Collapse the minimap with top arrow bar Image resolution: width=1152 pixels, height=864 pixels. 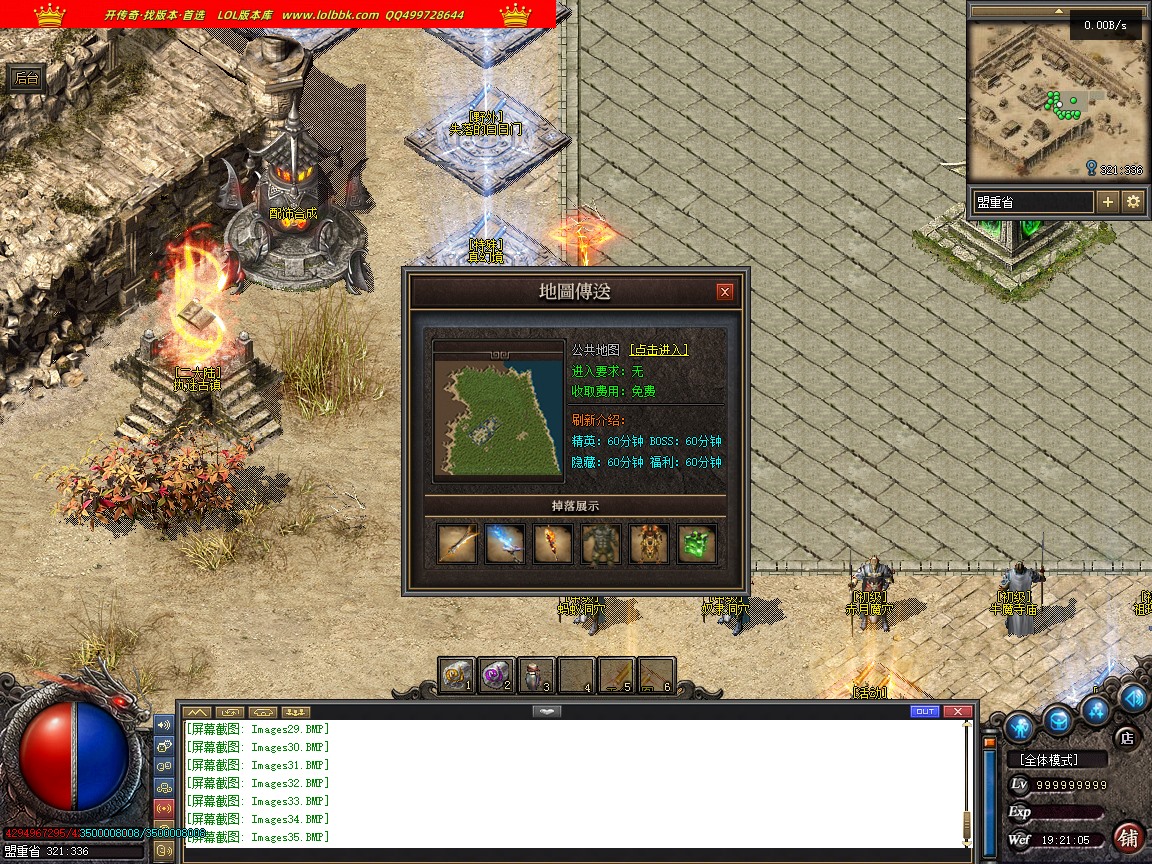pyautogui.click(x=1057, y=12)
